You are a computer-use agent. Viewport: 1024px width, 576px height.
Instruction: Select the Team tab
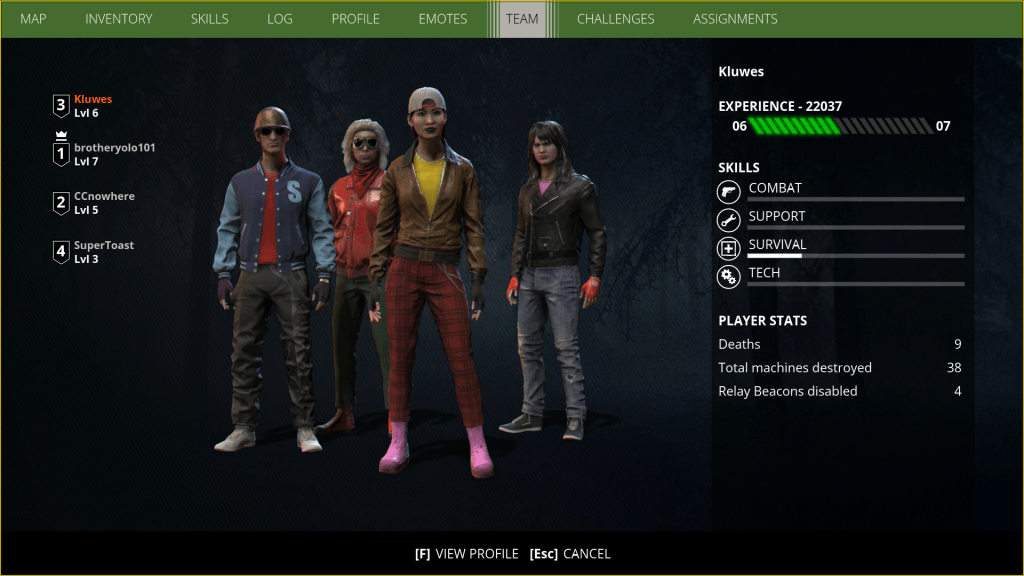522,19
